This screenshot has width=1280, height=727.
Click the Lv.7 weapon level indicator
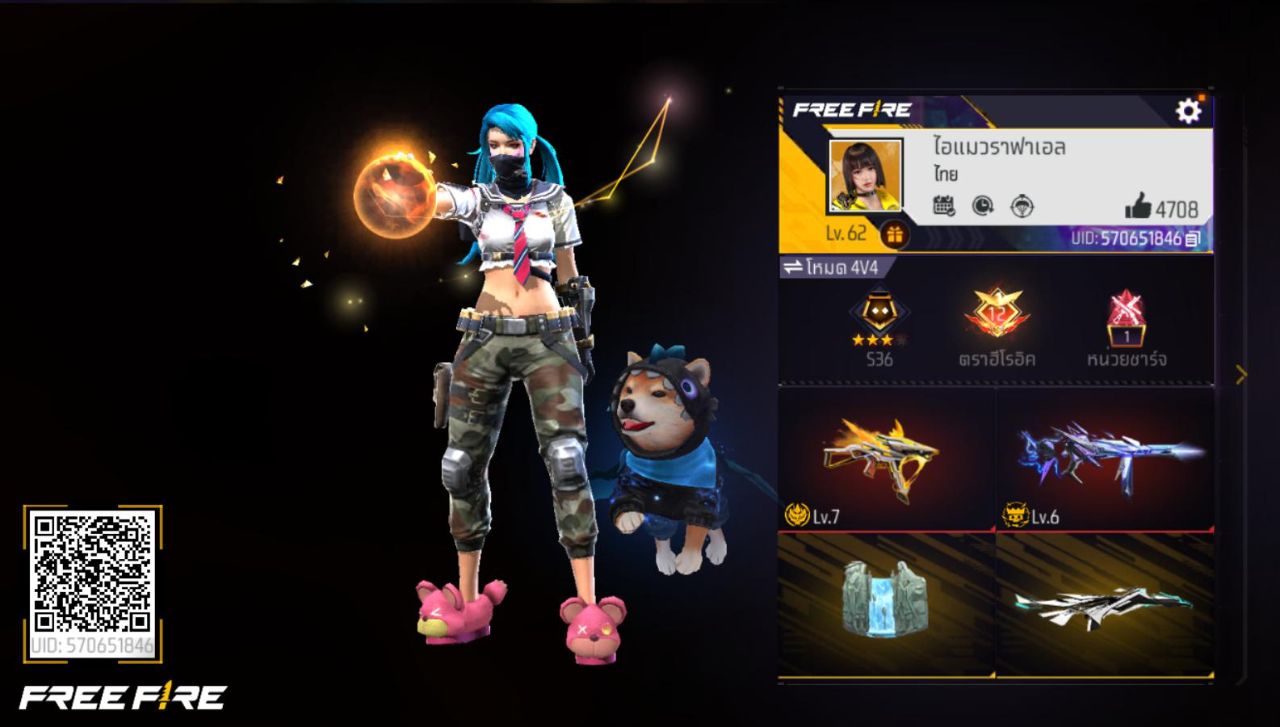[807, 513]
